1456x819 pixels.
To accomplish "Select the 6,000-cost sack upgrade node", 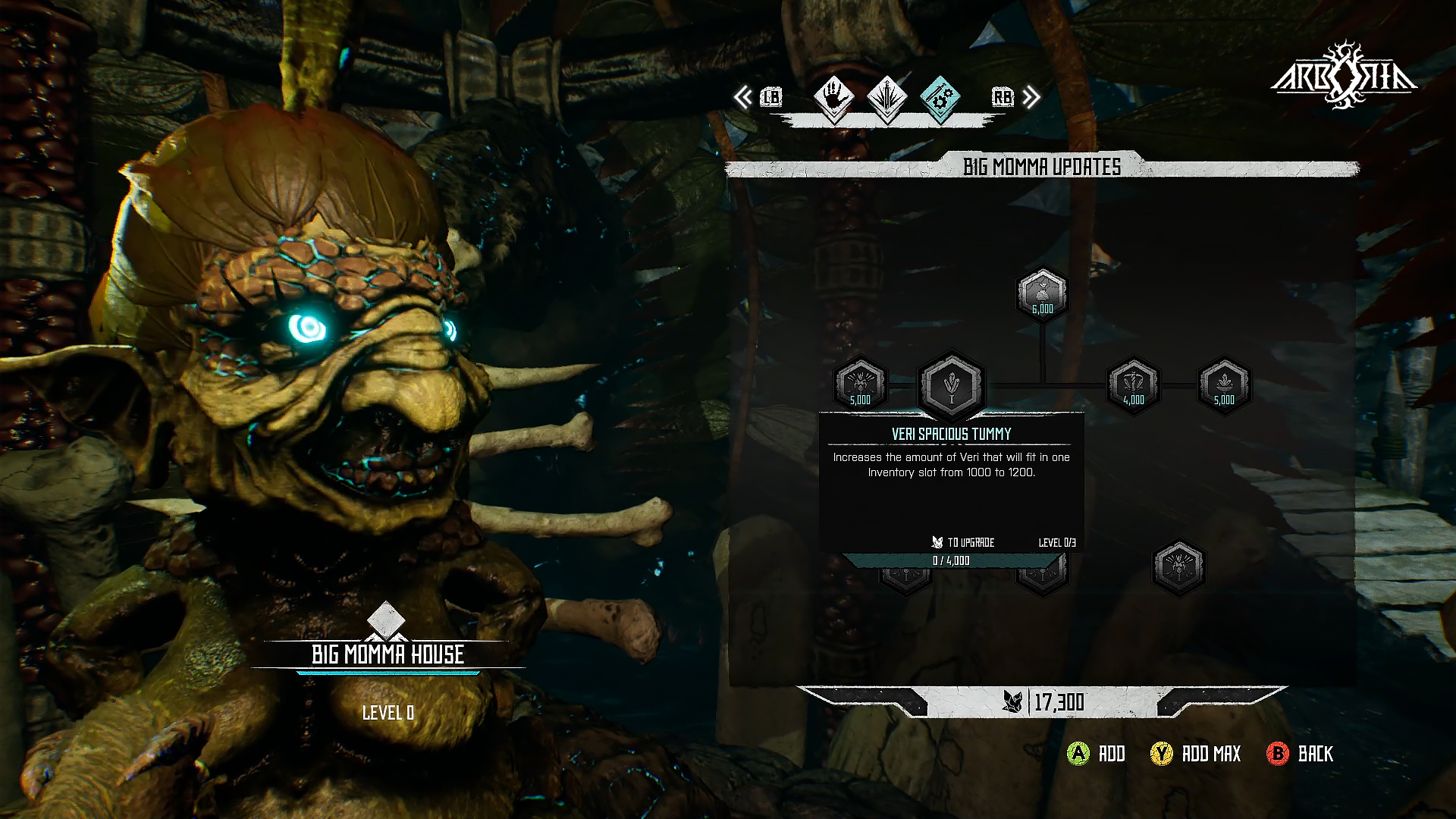I will point(1042,294).
